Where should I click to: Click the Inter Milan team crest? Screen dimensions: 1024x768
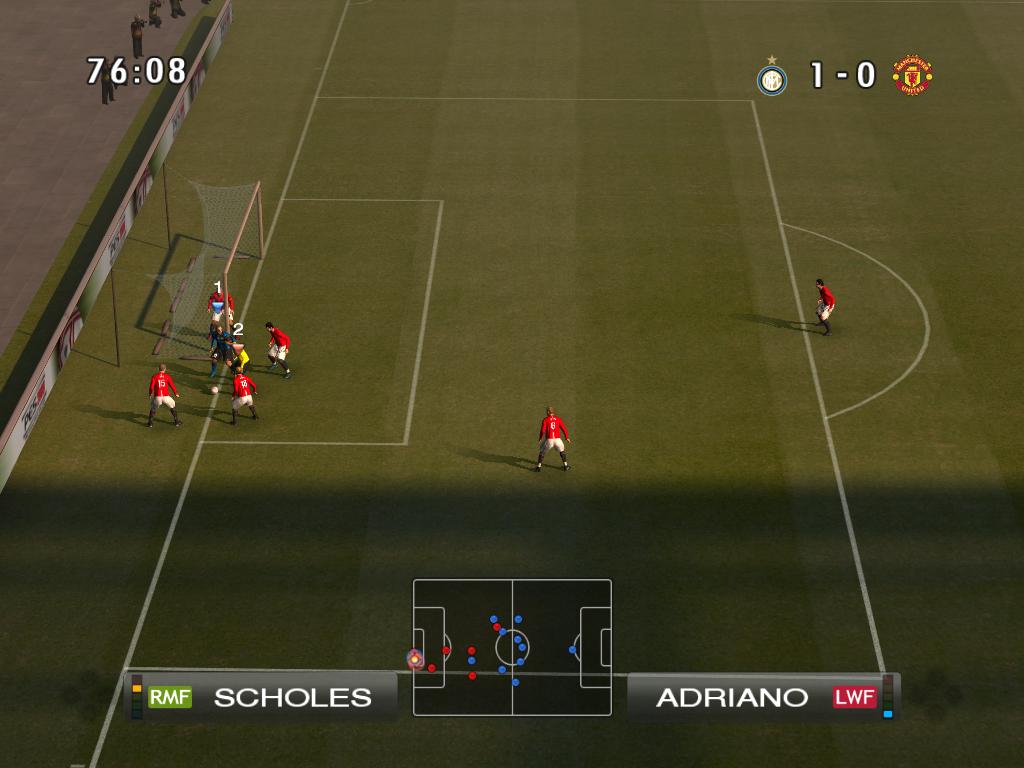click(x=771, y=77)
